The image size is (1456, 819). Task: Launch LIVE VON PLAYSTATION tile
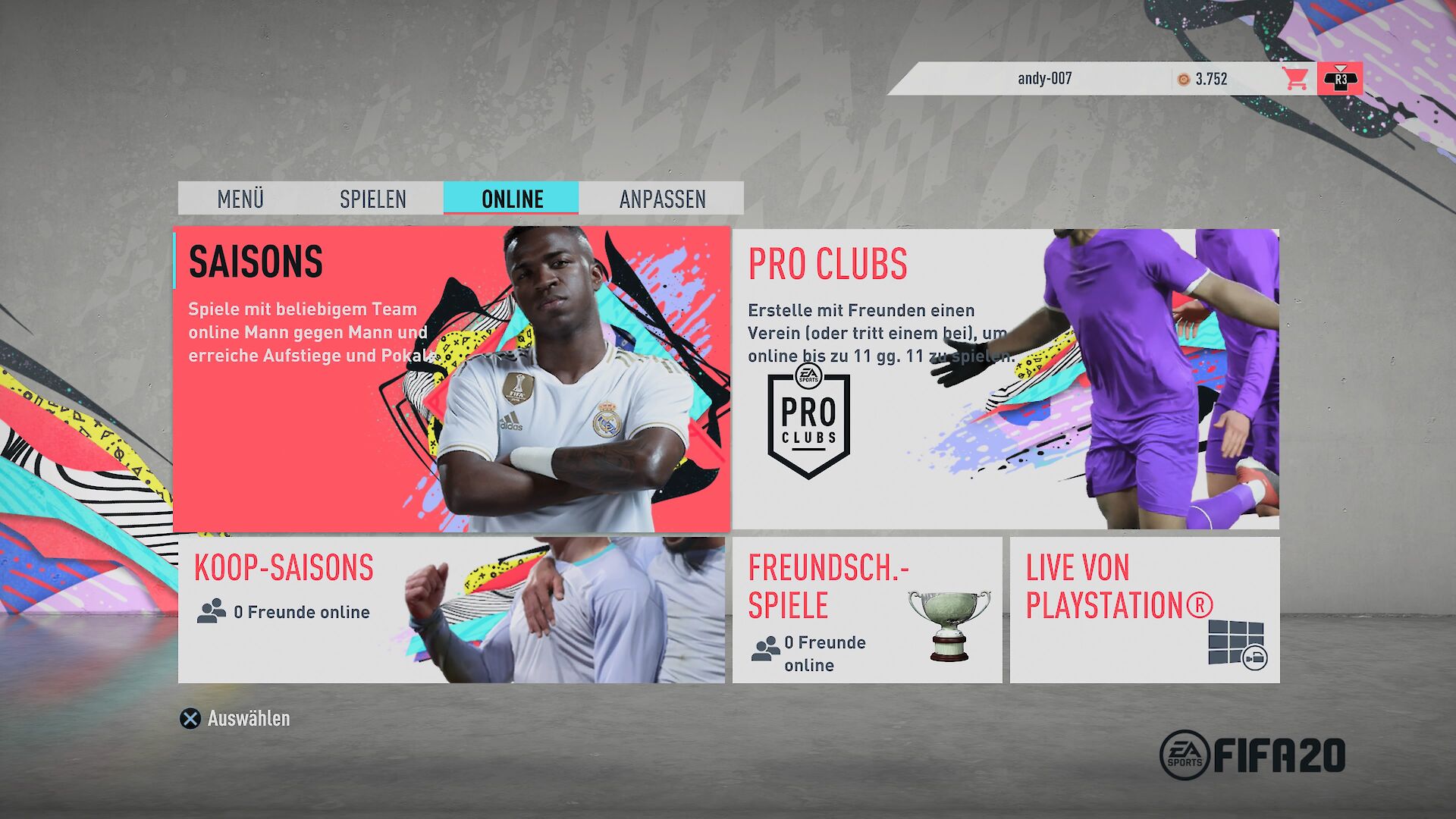[x=1144, y=610]
